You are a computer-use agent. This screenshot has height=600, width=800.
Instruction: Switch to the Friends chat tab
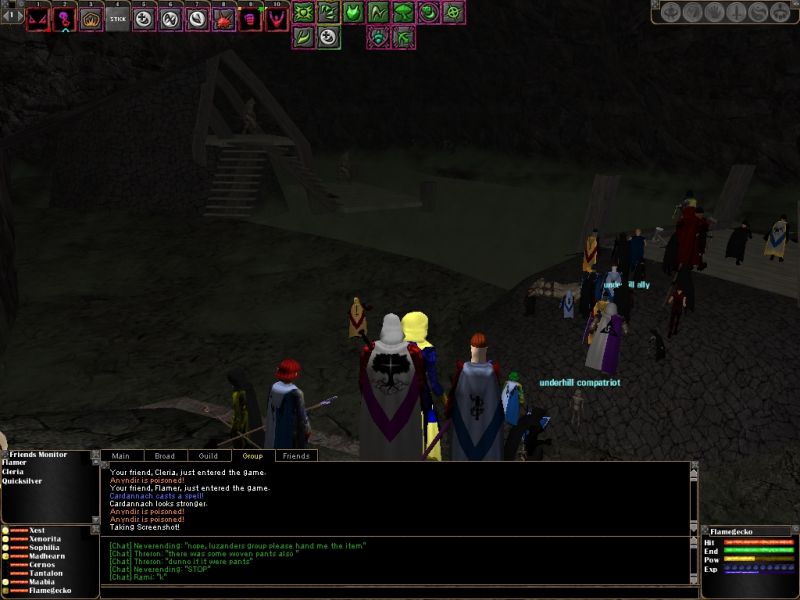[x=296, y=456]
